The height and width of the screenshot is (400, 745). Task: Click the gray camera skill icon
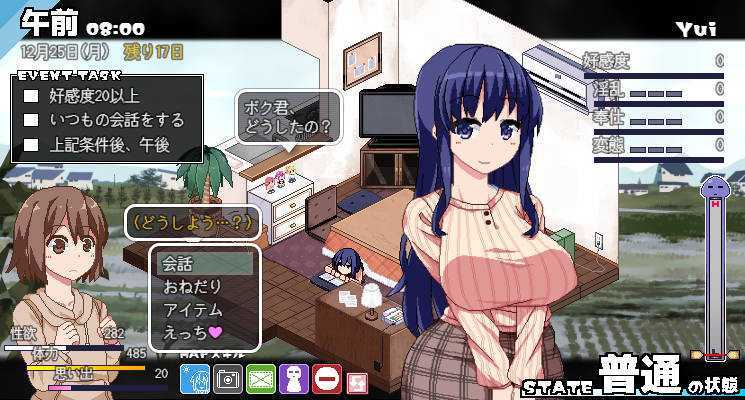tap(228, 379)
